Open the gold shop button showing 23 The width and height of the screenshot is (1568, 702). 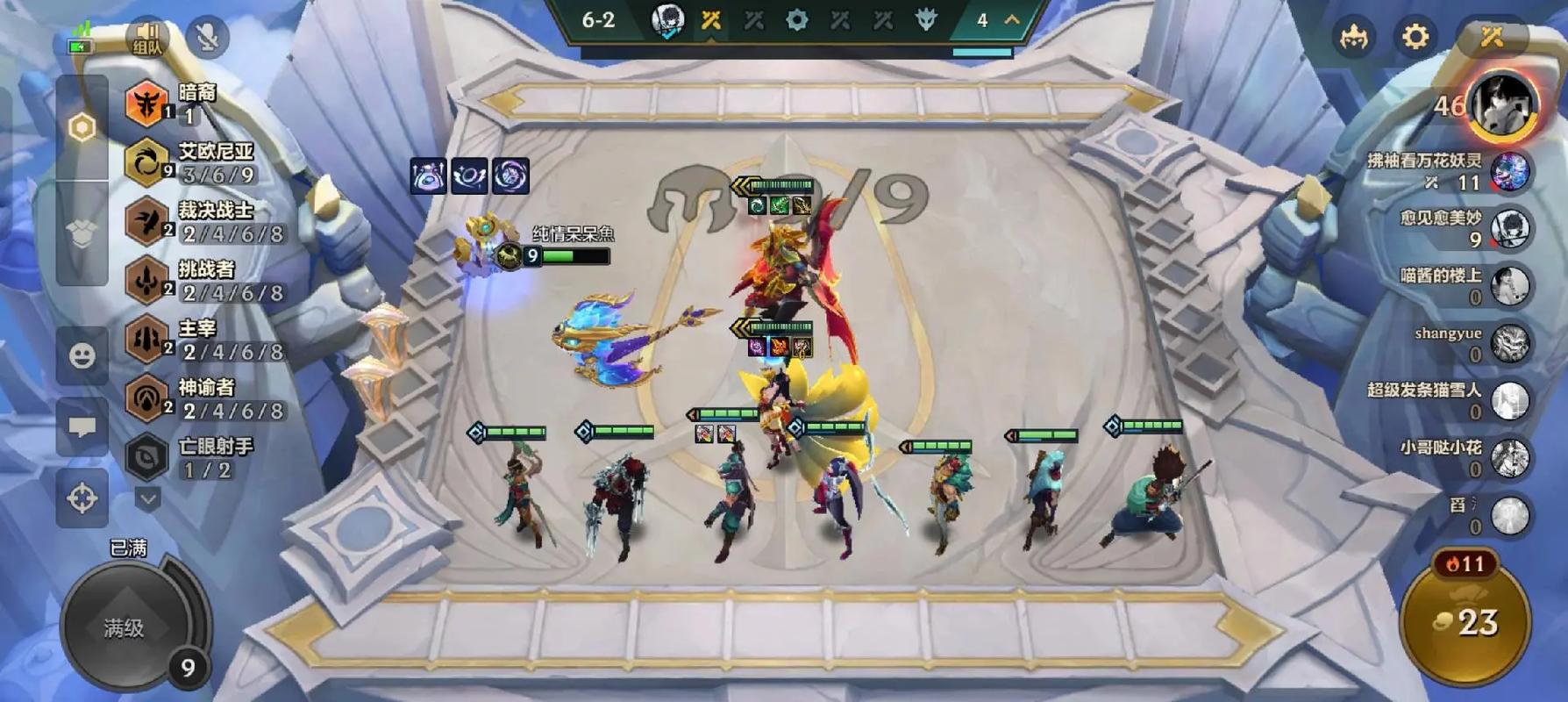1465,623
